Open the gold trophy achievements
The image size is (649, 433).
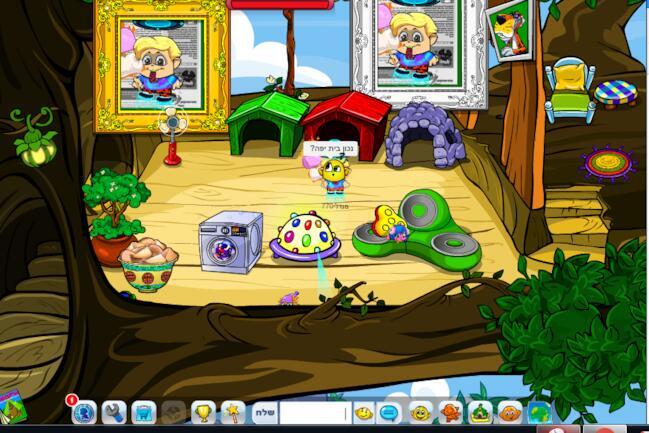pos(203,412)
